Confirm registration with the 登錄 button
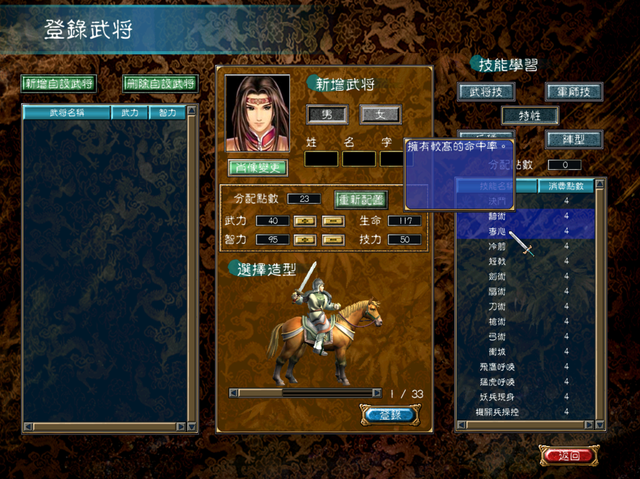Viewport: 640px width, 479px height. pyautogui.click(x=387, y=414)
